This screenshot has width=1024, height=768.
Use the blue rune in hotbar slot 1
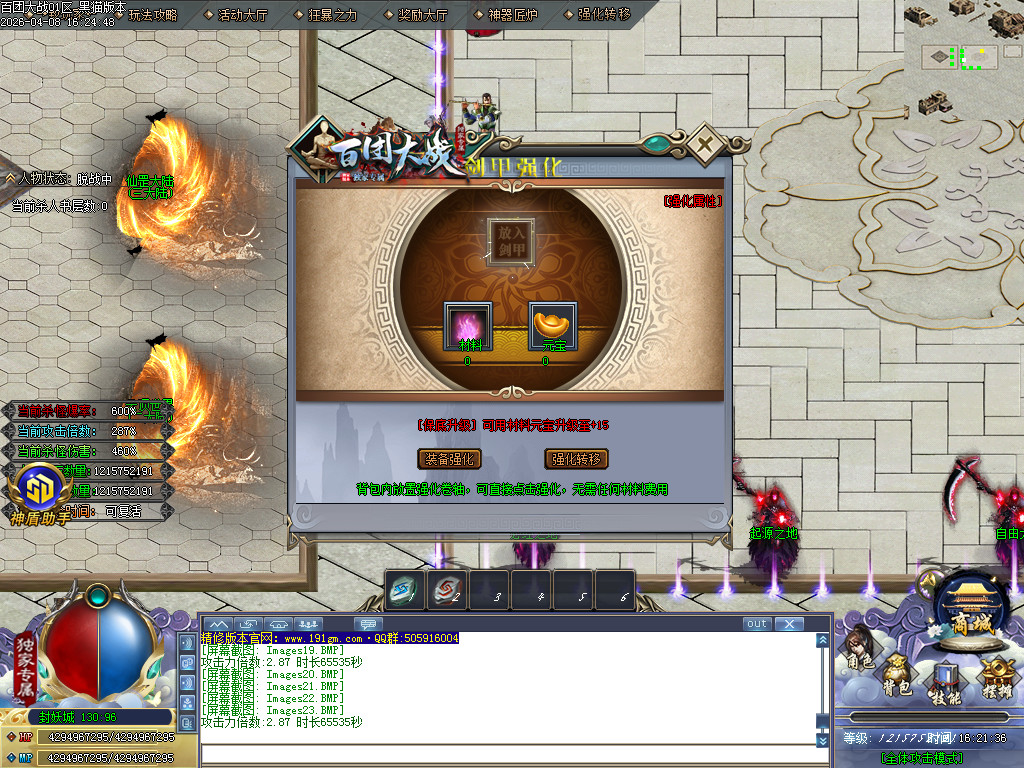405,592
